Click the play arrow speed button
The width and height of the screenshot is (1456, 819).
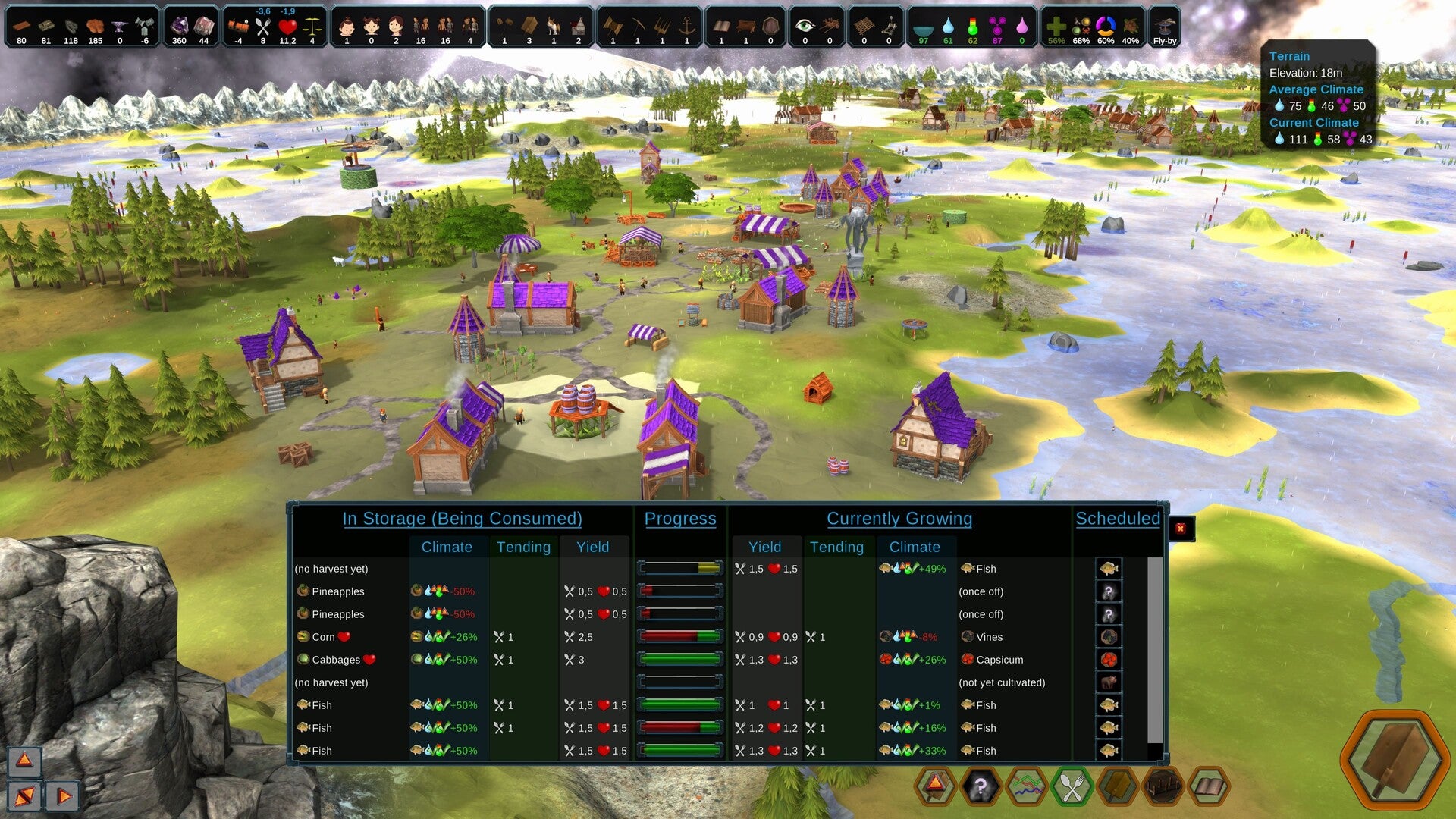(x=64, y=795)
